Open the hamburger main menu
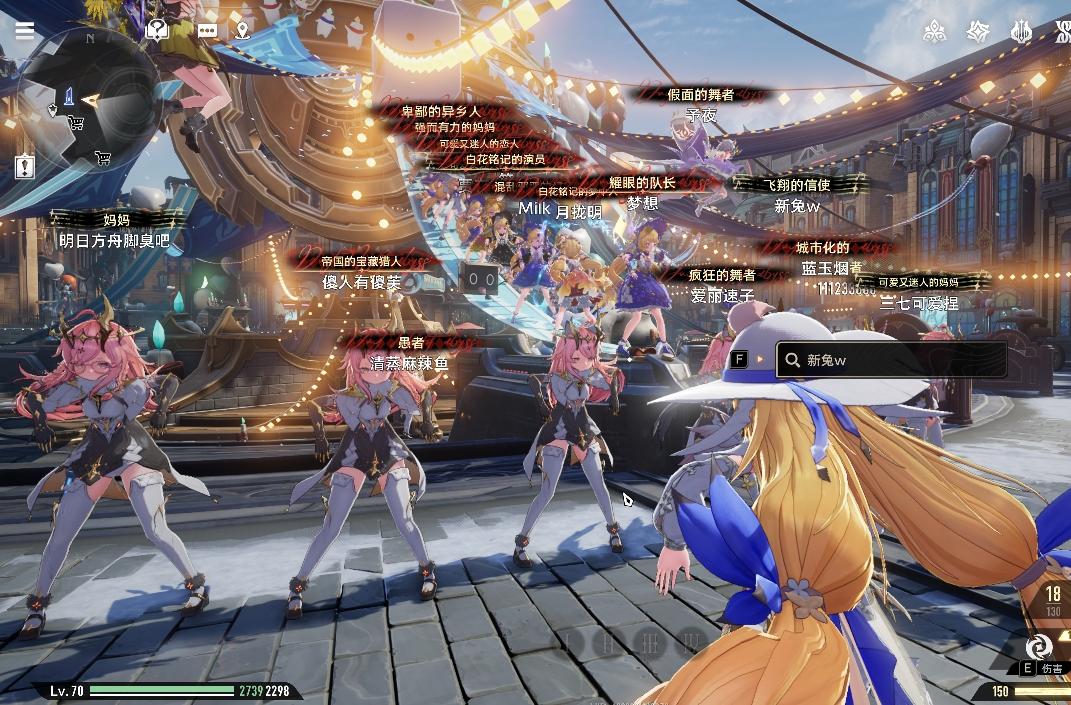1071x705 pixels. [24, 30]
